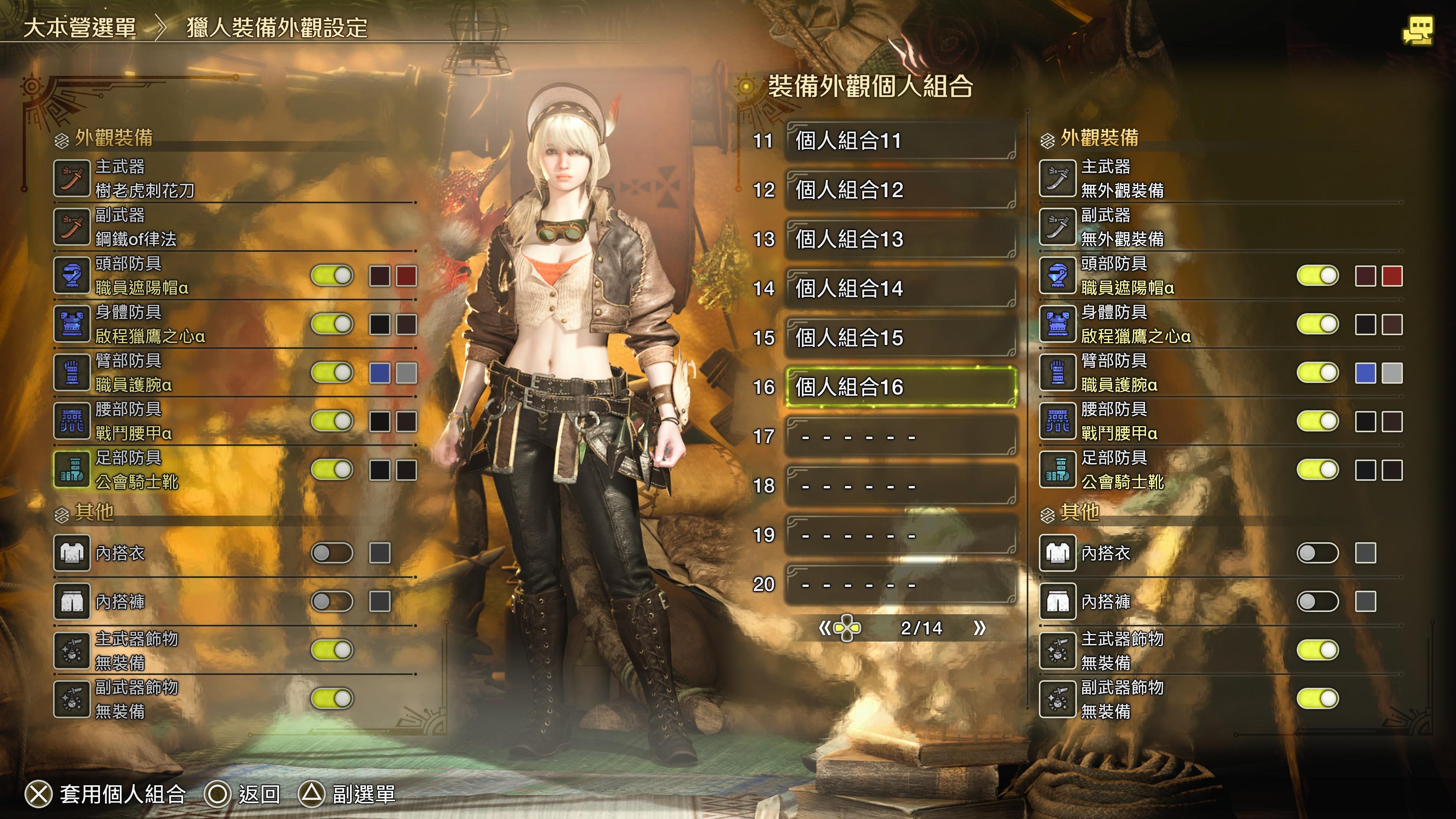This screenshot has width=1456, height=819.
Task: Select the 鋼鐵of律法 sub weapon row
Action: [235, 227]
